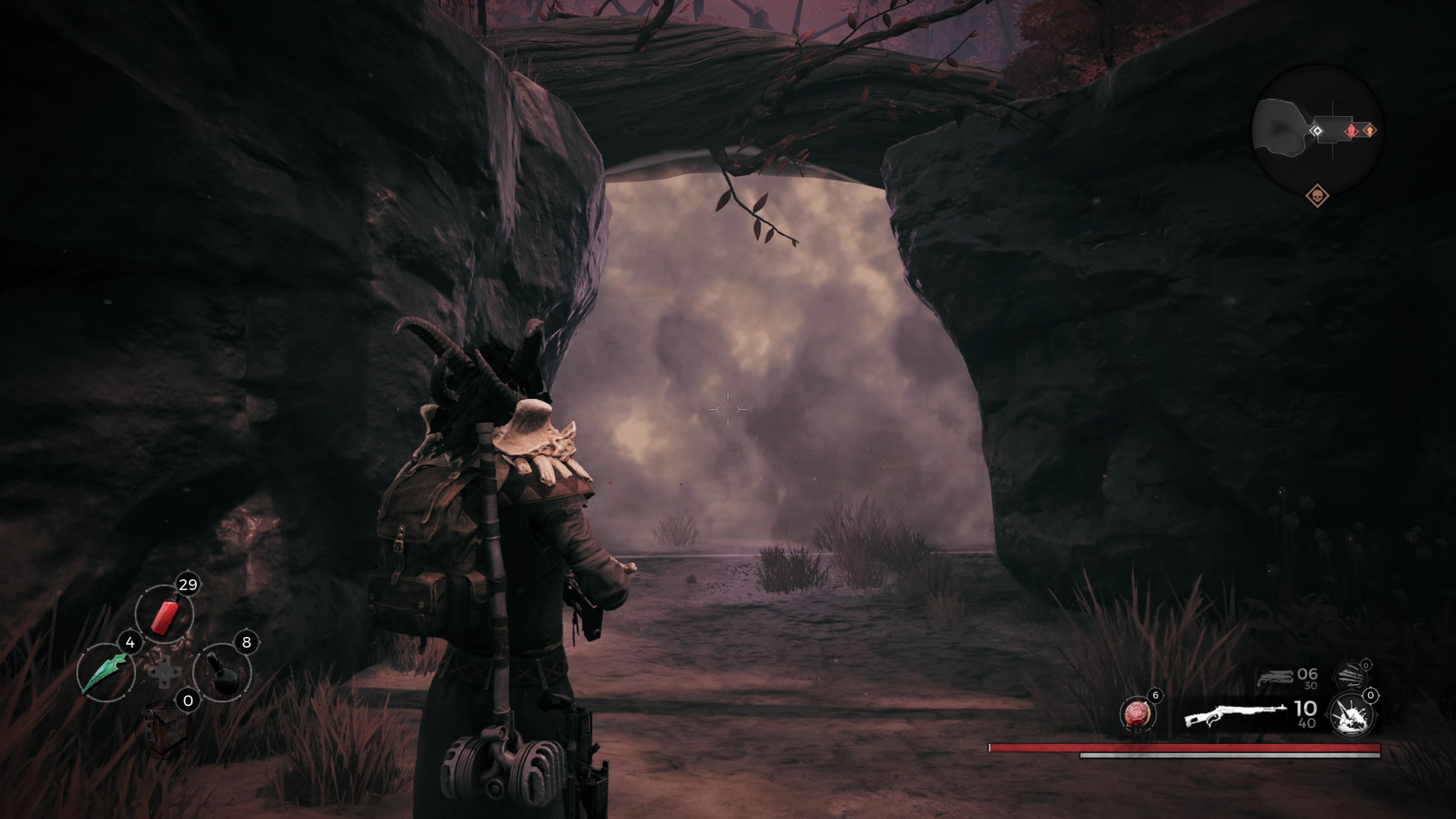
Task: Switch to the sidearm weapon icon
Action: tap(1274, 678)
